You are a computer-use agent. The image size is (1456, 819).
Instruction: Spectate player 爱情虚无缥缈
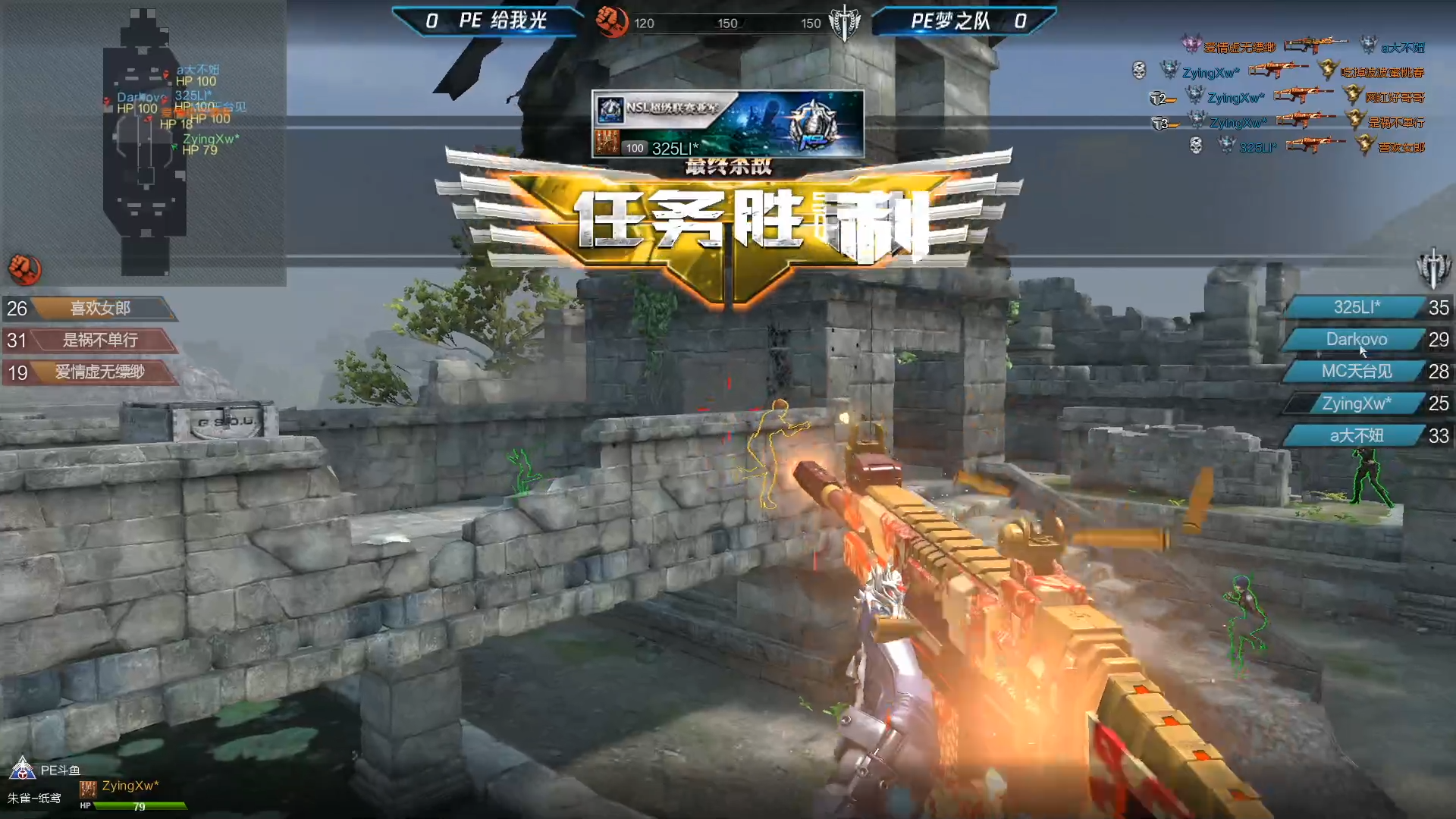click(x=99, y=372)
